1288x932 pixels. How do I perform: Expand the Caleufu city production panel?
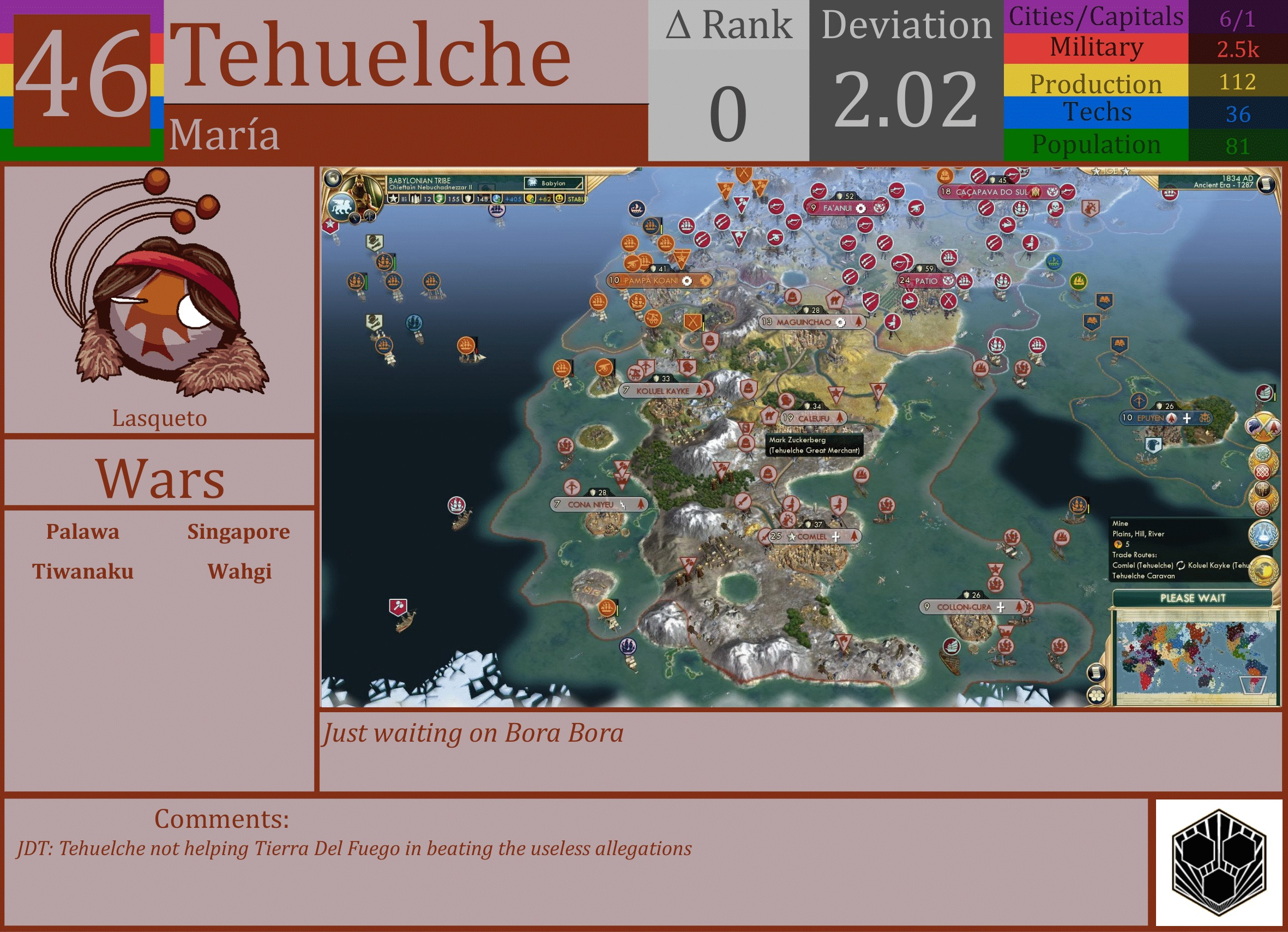(x=812, y=418)
